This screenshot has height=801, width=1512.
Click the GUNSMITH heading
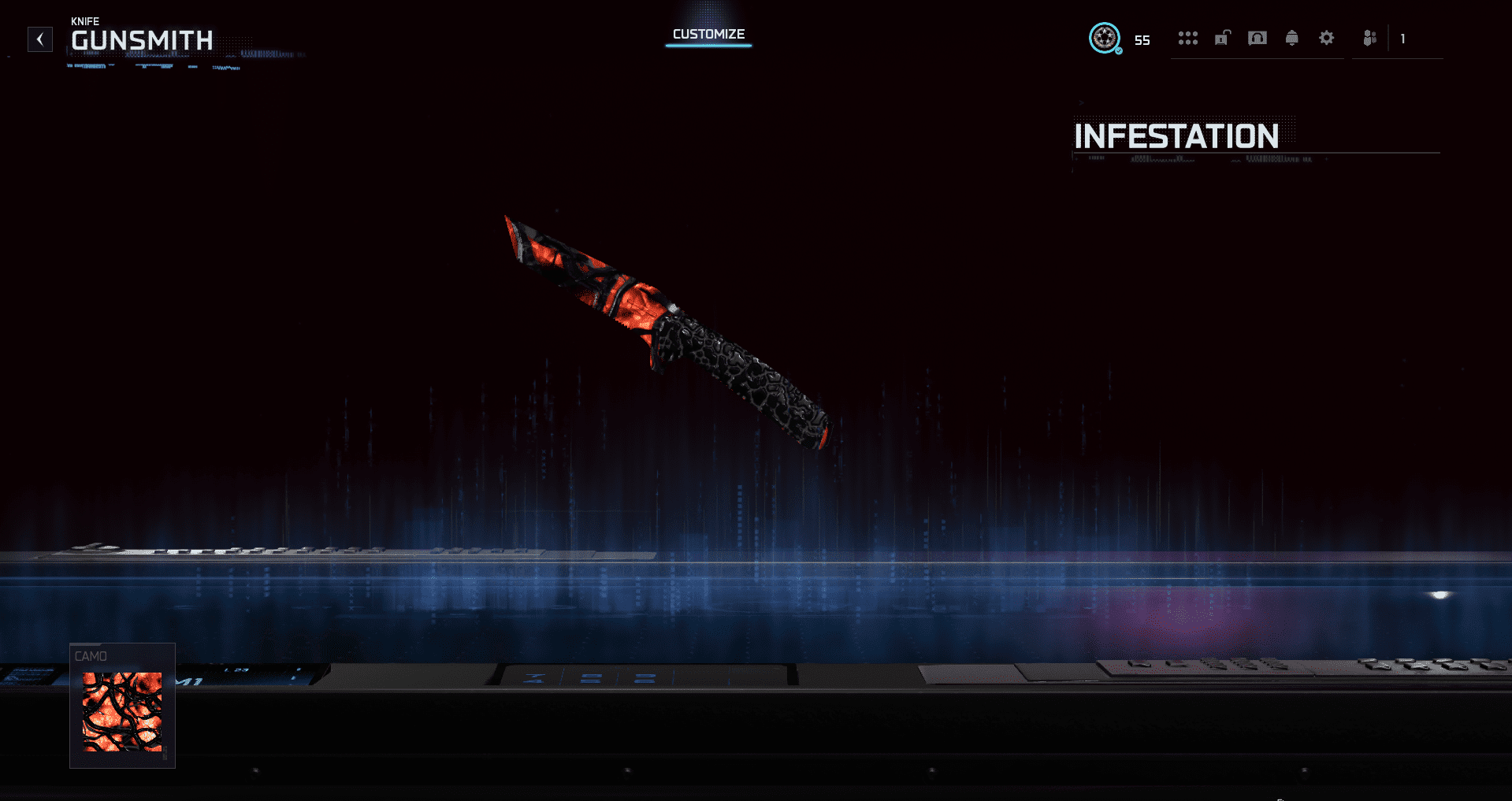[143, 40]
